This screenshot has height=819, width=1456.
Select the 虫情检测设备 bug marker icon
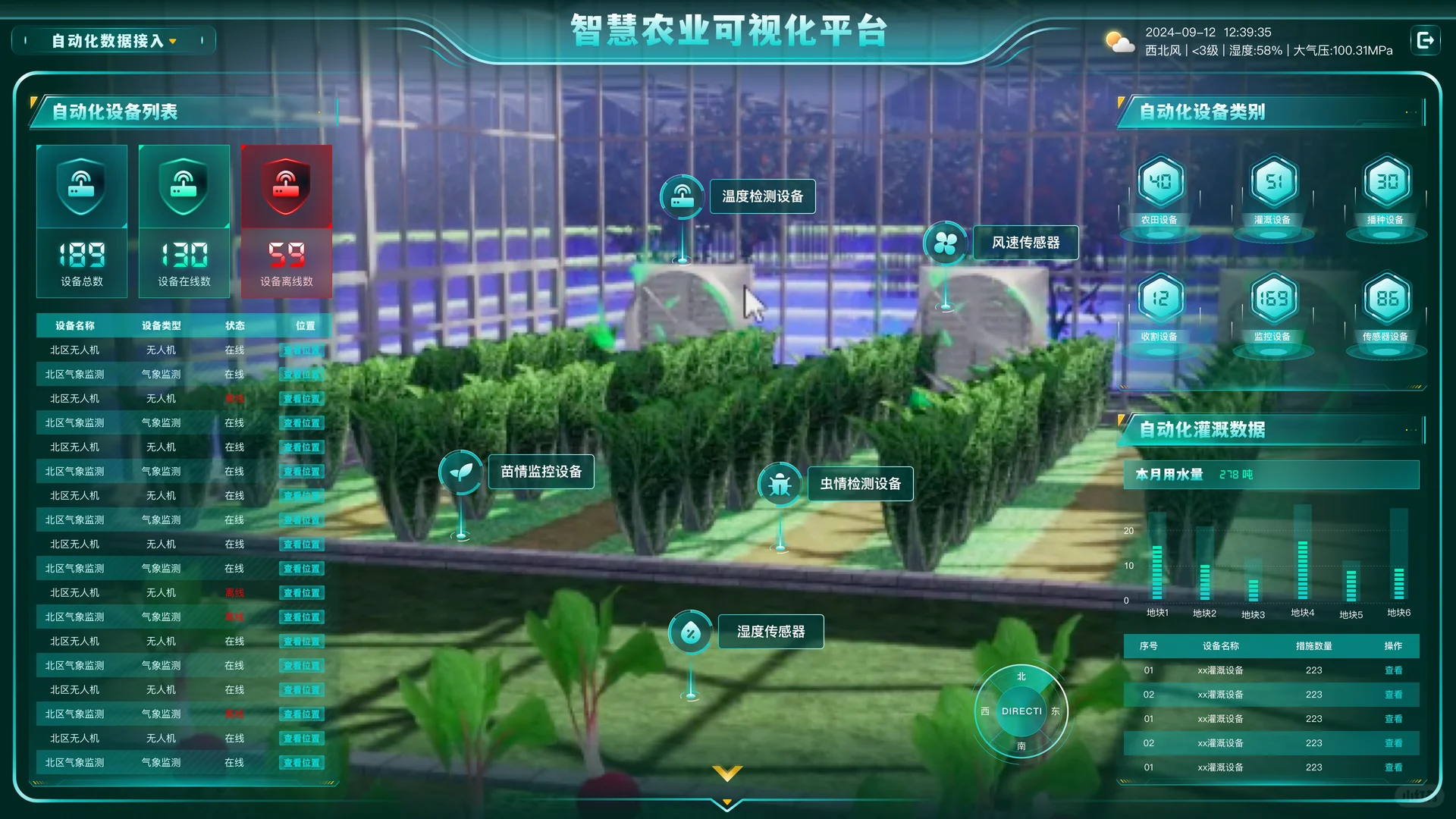point(780,483)
